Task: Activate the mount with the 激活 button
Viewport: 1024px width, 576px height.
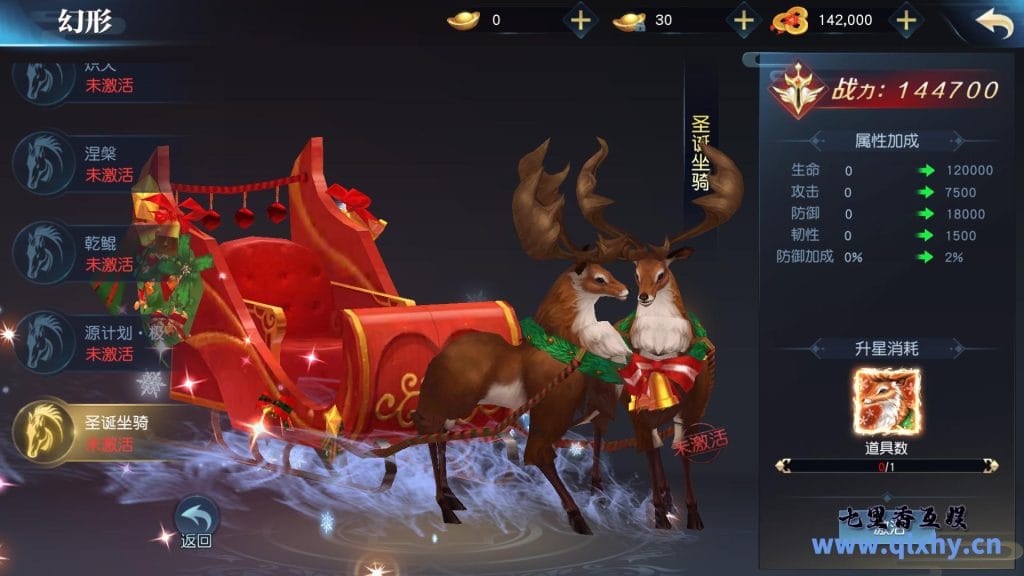Action: 885,530
